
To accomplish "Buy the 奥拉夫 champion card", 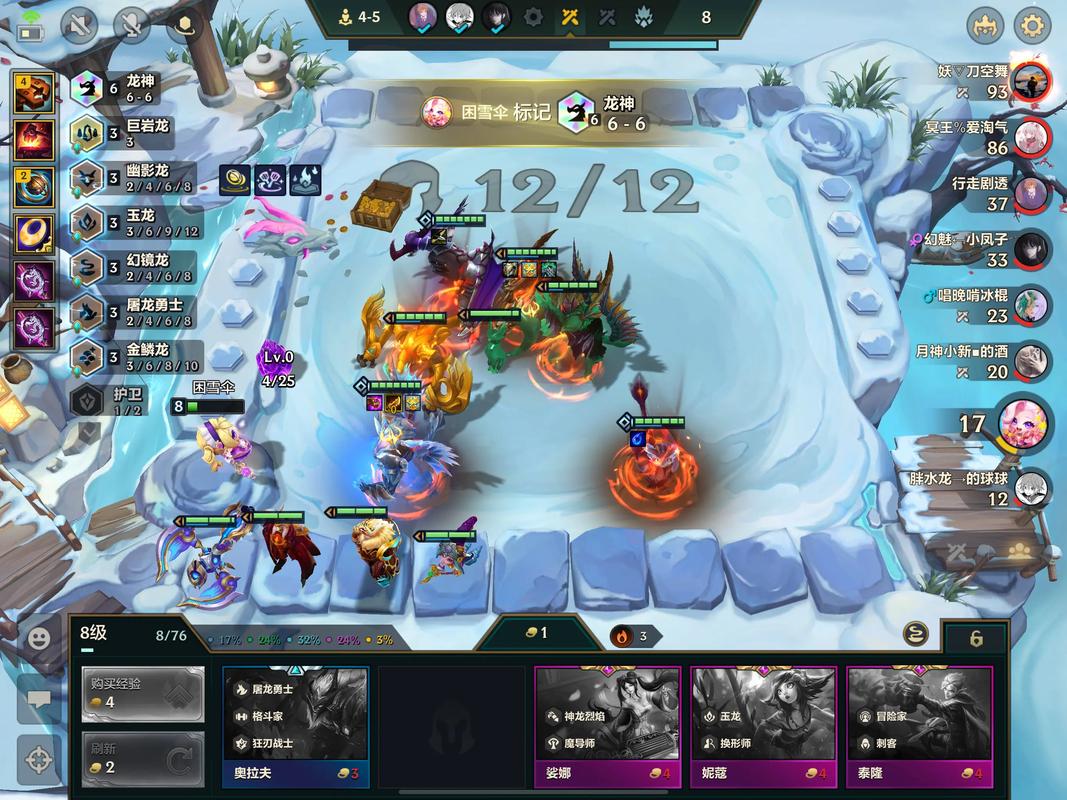I will click(x=295, y=726).
